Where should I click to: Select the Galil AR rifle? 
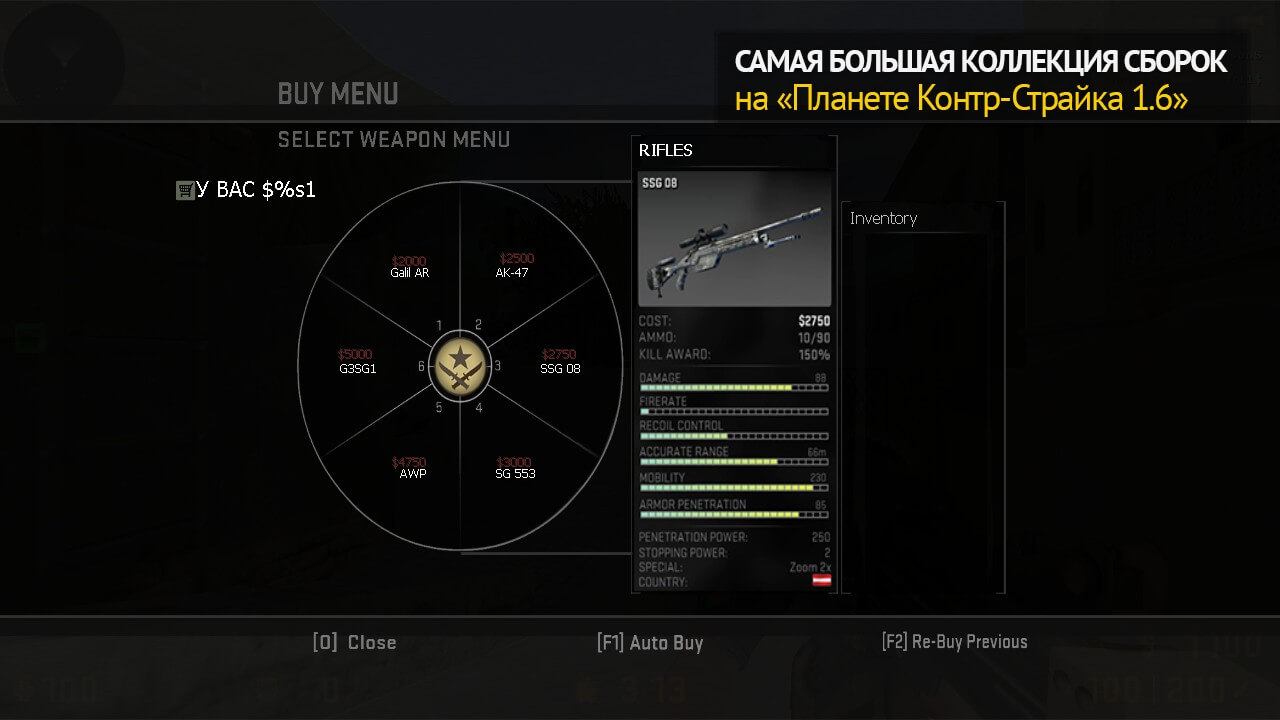(409, 267)
